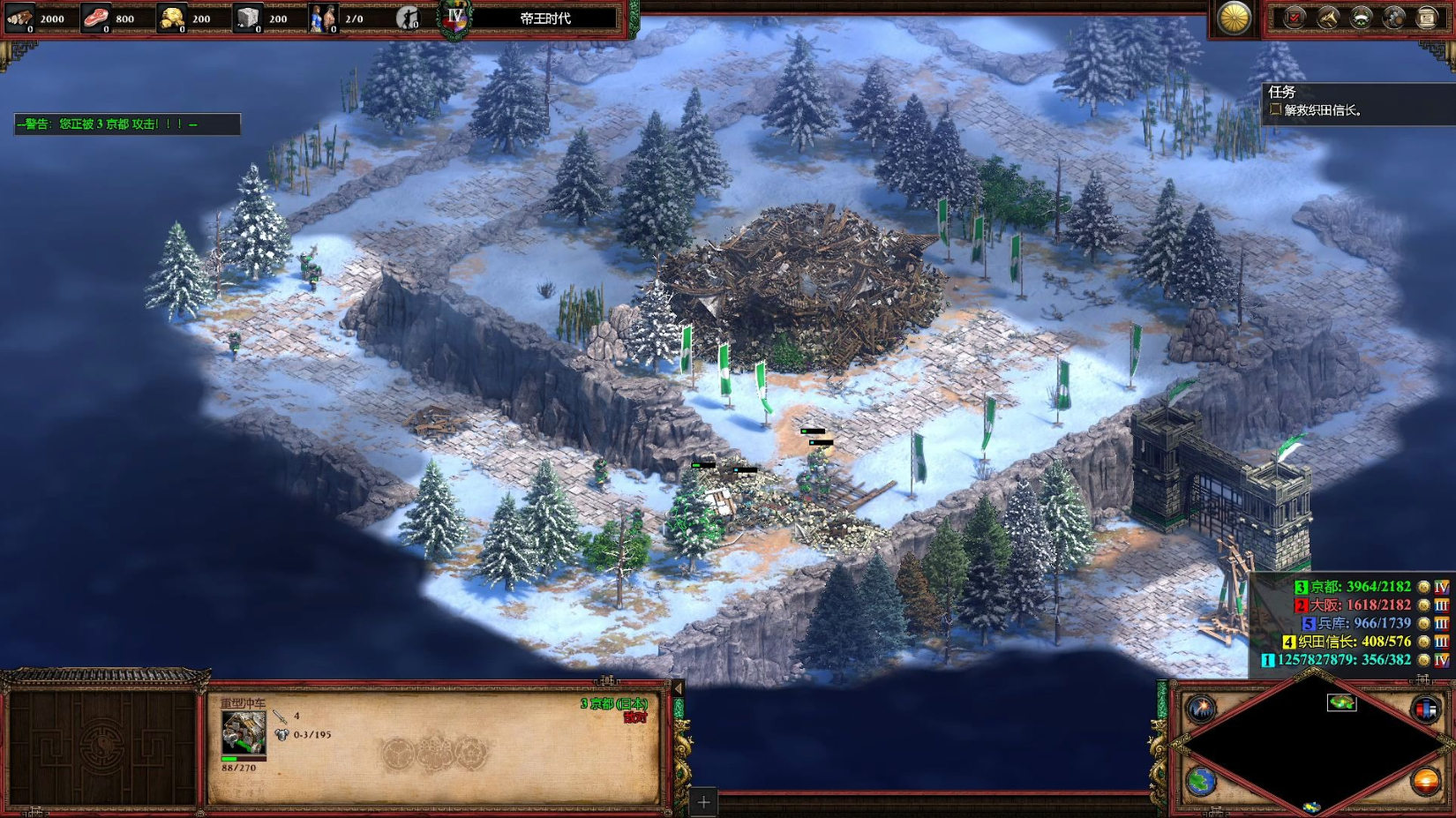Click the Imperial Age shield emblem
The height and width of the screenshot is (818, 1456).
pyautogui.click(x=455, y=19)
